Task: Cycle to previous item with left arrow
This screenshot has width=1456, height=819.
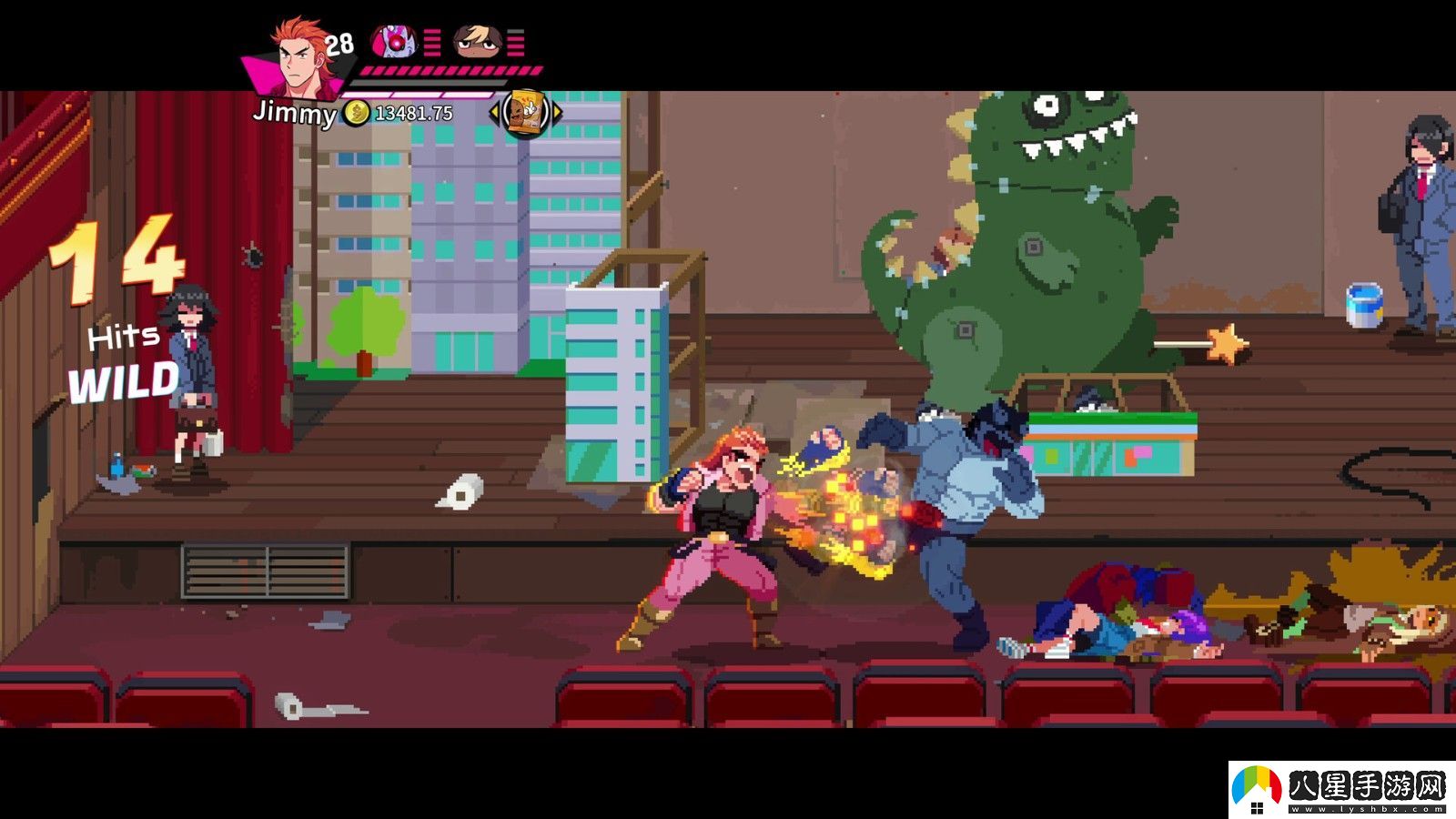Action: 494,113
